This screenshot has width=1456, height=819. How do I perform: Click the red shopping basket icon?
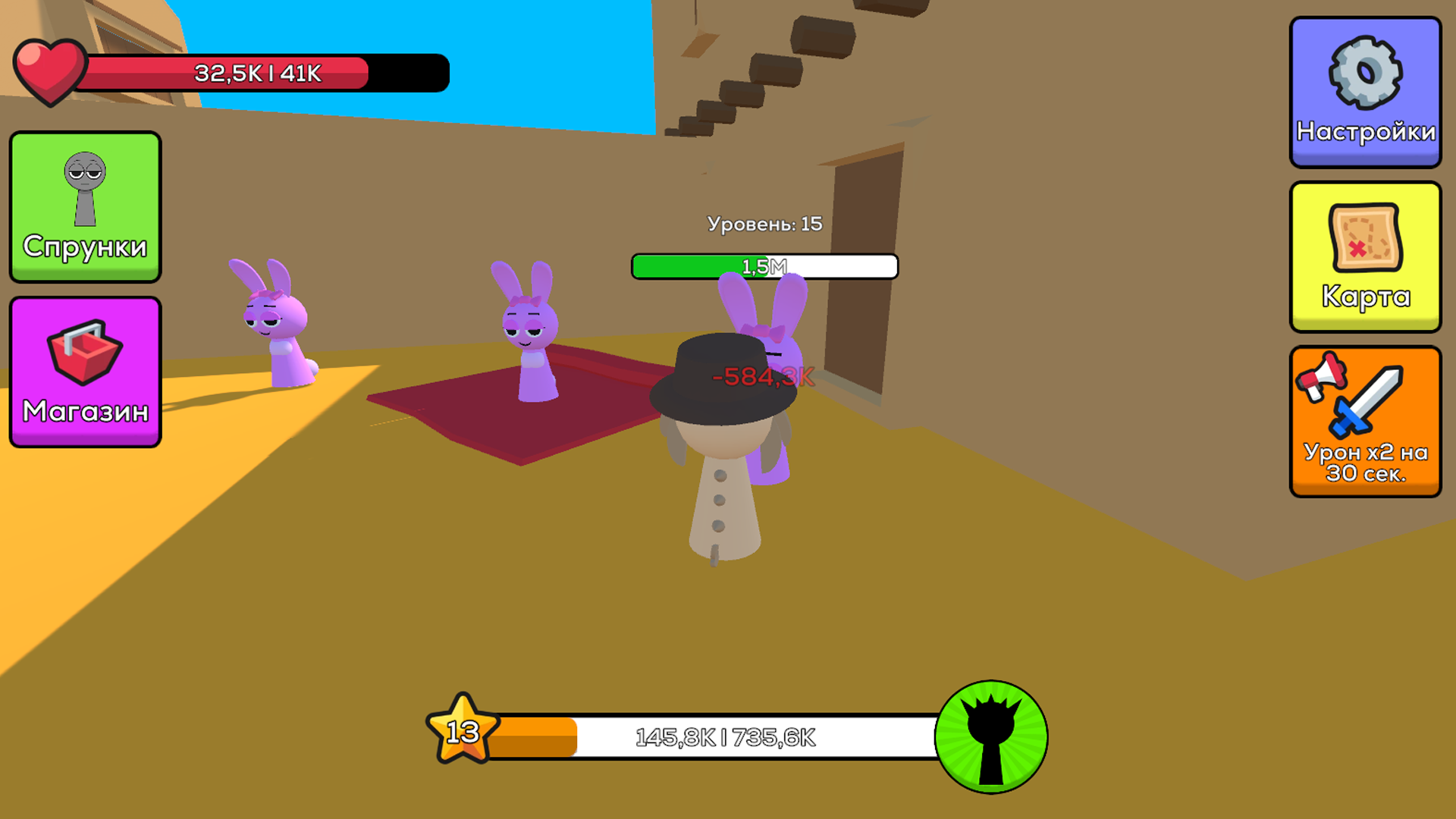click(x=84, y=354)
